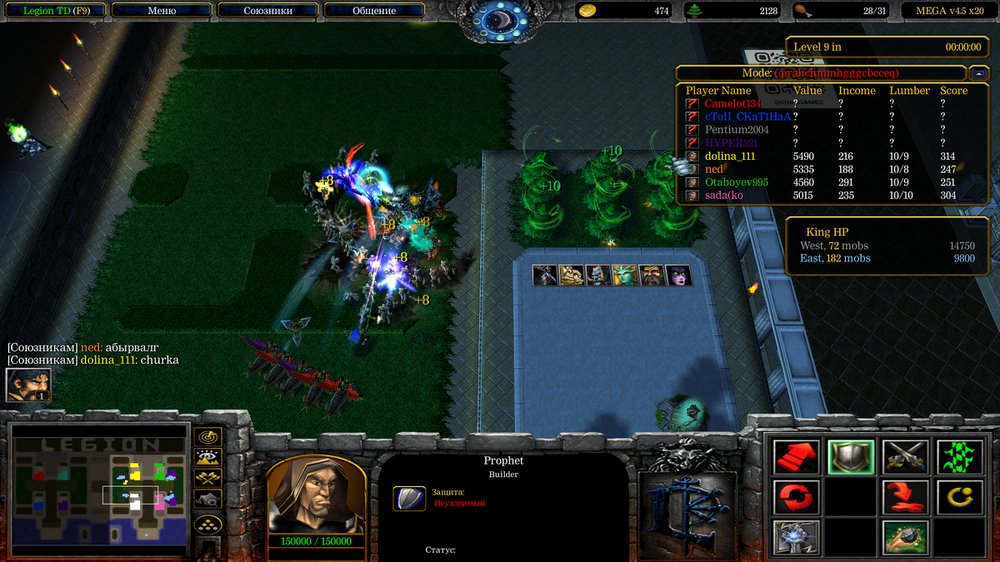Image resolution: width=1000 pixels, height=562 pixels.
Task: Open the Общение chat log
Action: click(x=374, y=11)
